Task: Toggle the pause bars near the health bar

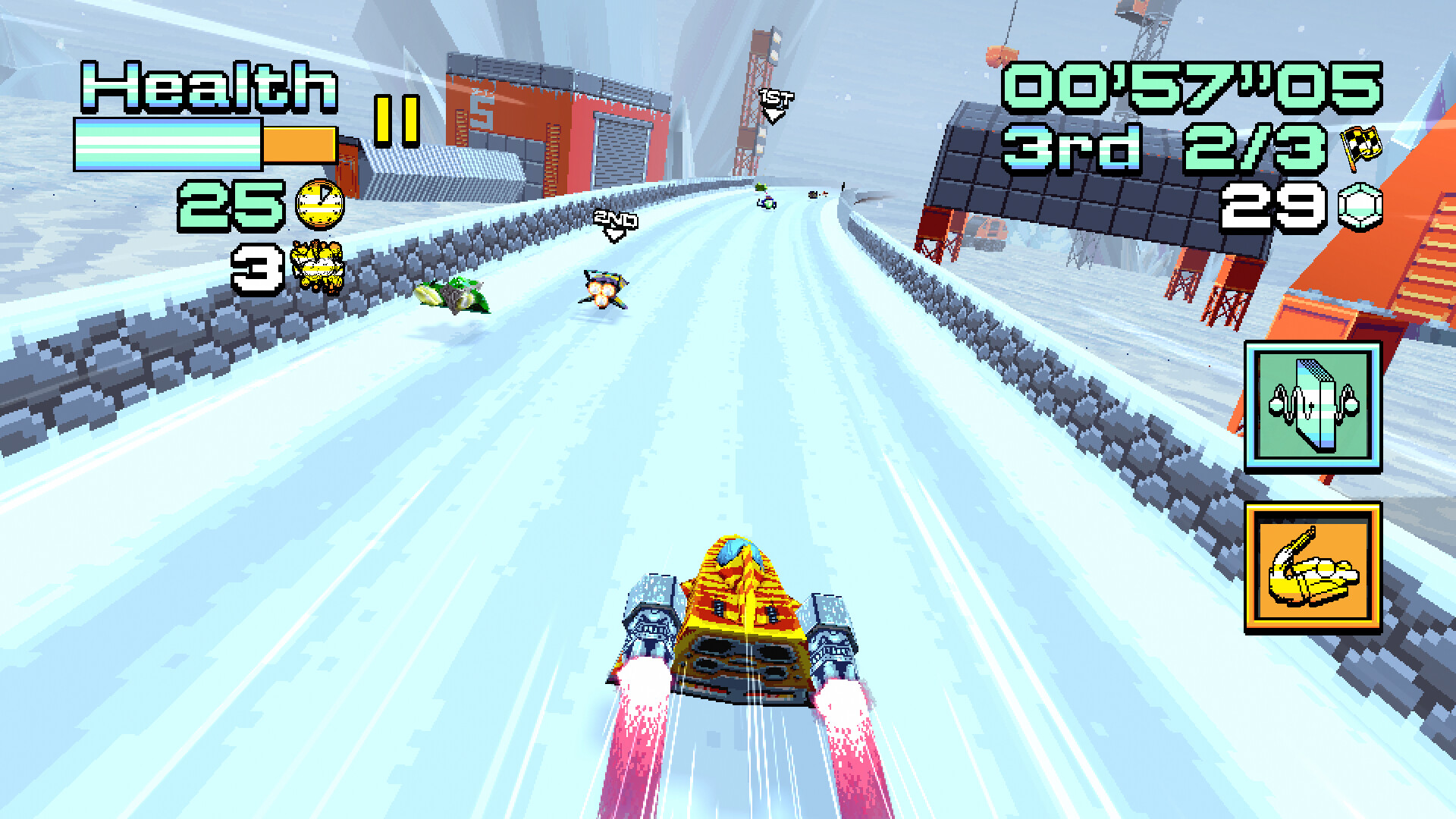Action: tap(397, 119)
